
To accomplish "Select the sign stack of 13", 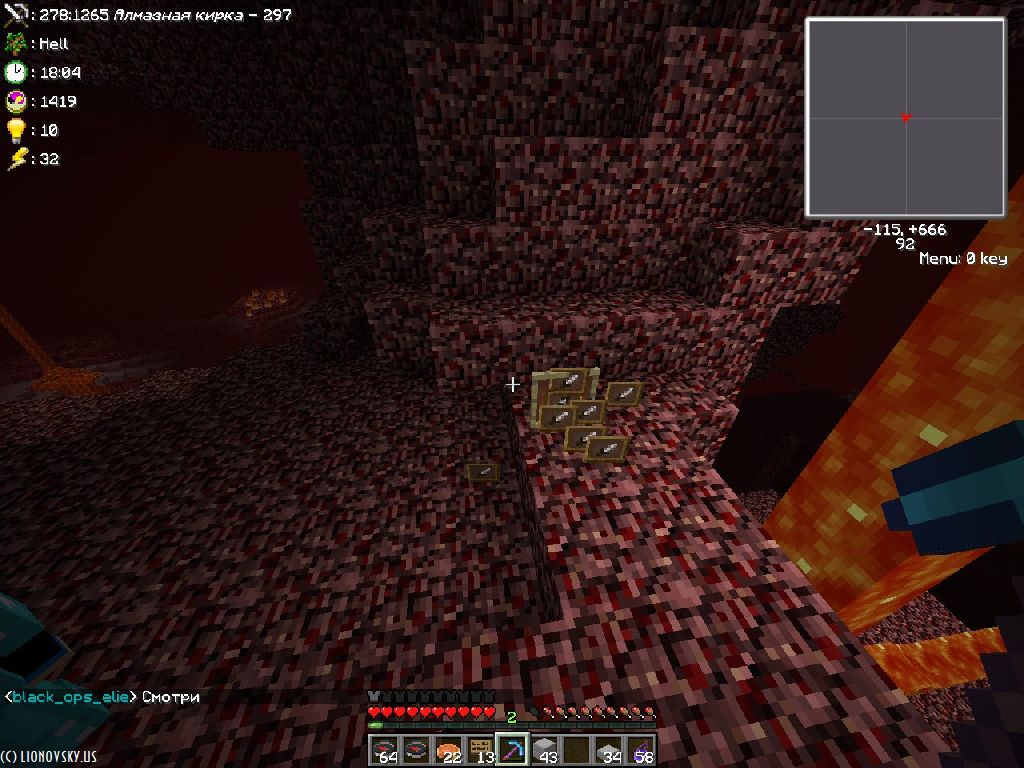I will coord(481,750).
